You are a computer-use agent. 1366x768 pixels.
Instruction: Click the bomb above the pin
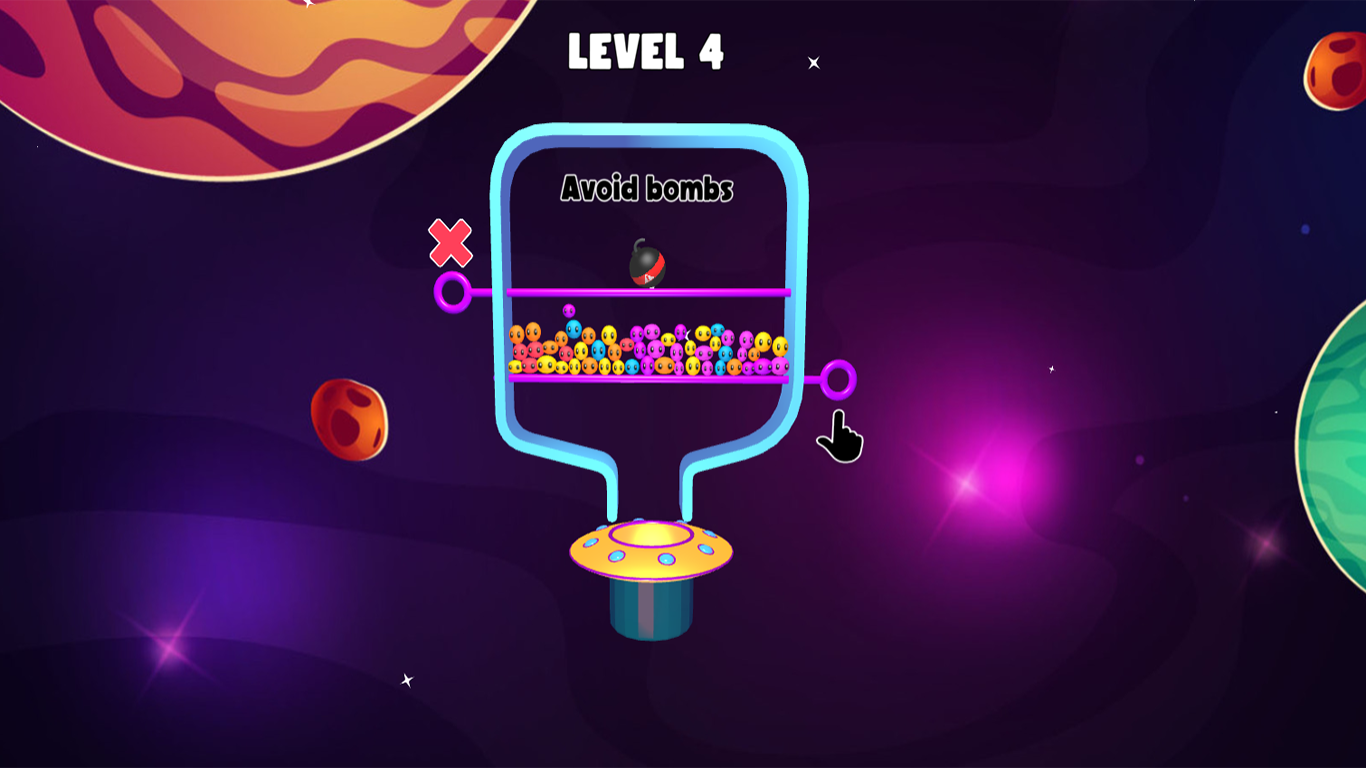(x=645, y=265)
